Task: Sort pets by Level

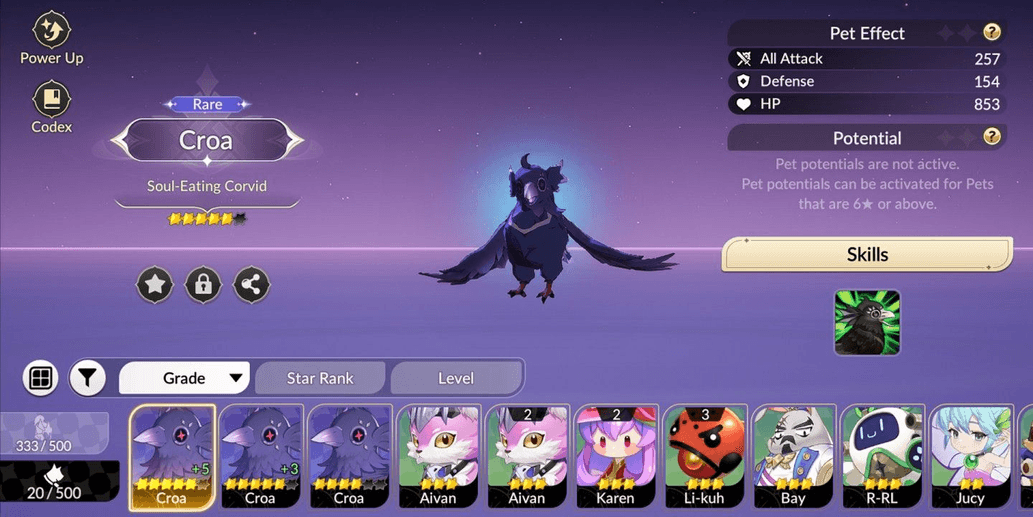Action: (x=456, y=378)
